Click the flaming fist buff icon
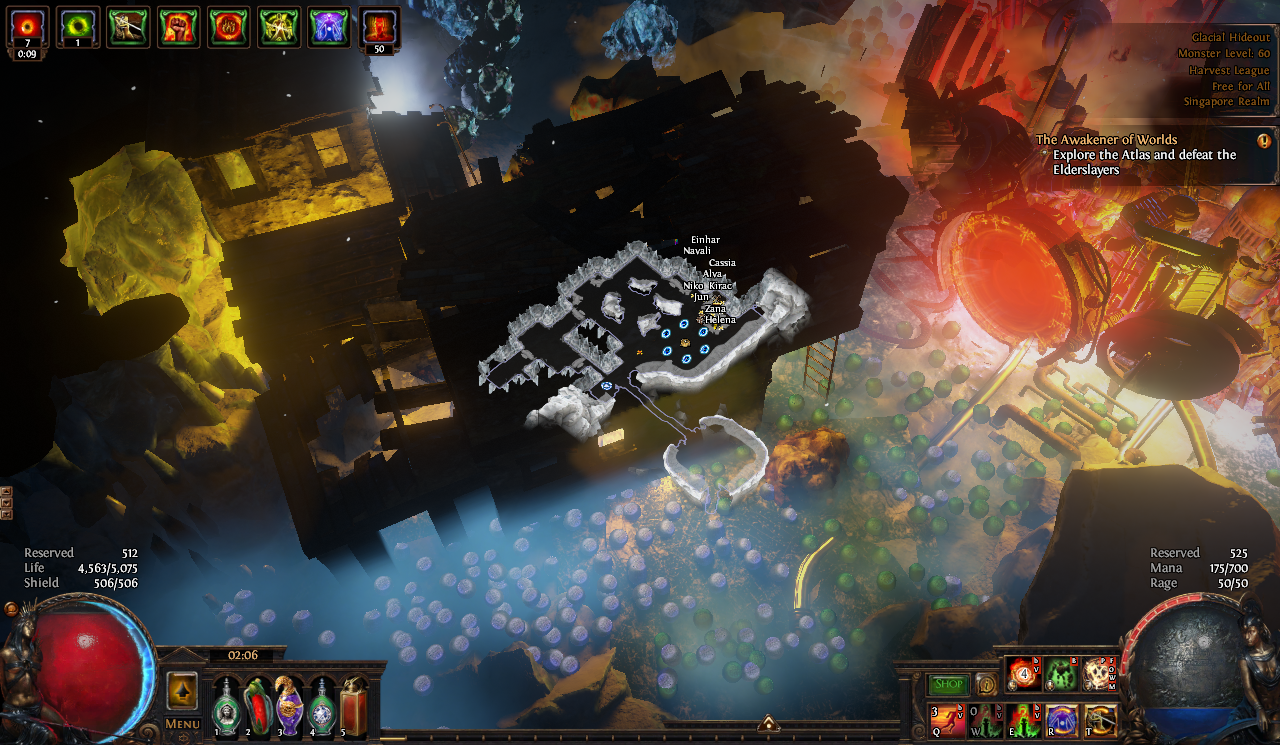Image resolution: width=1280 pixels, height=745 pixels. (178, 27)
